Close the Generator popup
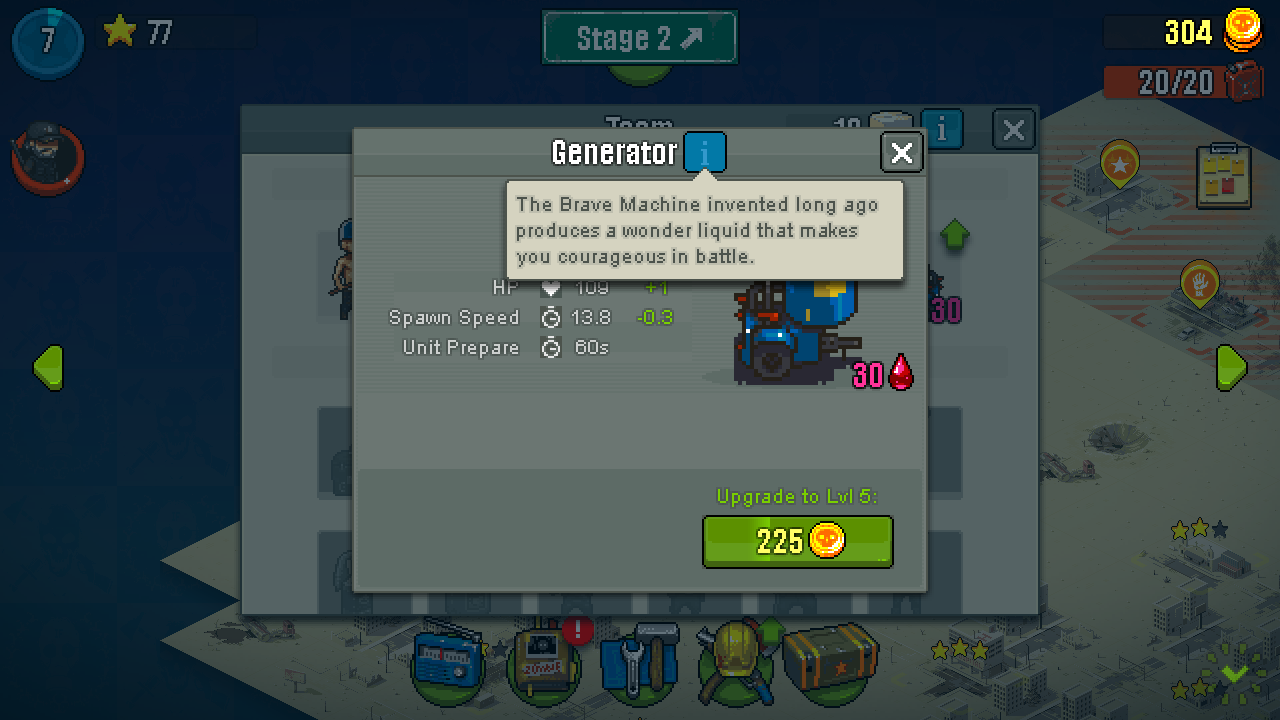This screenshot has width=1280, height=720. (x=901, y=153)
